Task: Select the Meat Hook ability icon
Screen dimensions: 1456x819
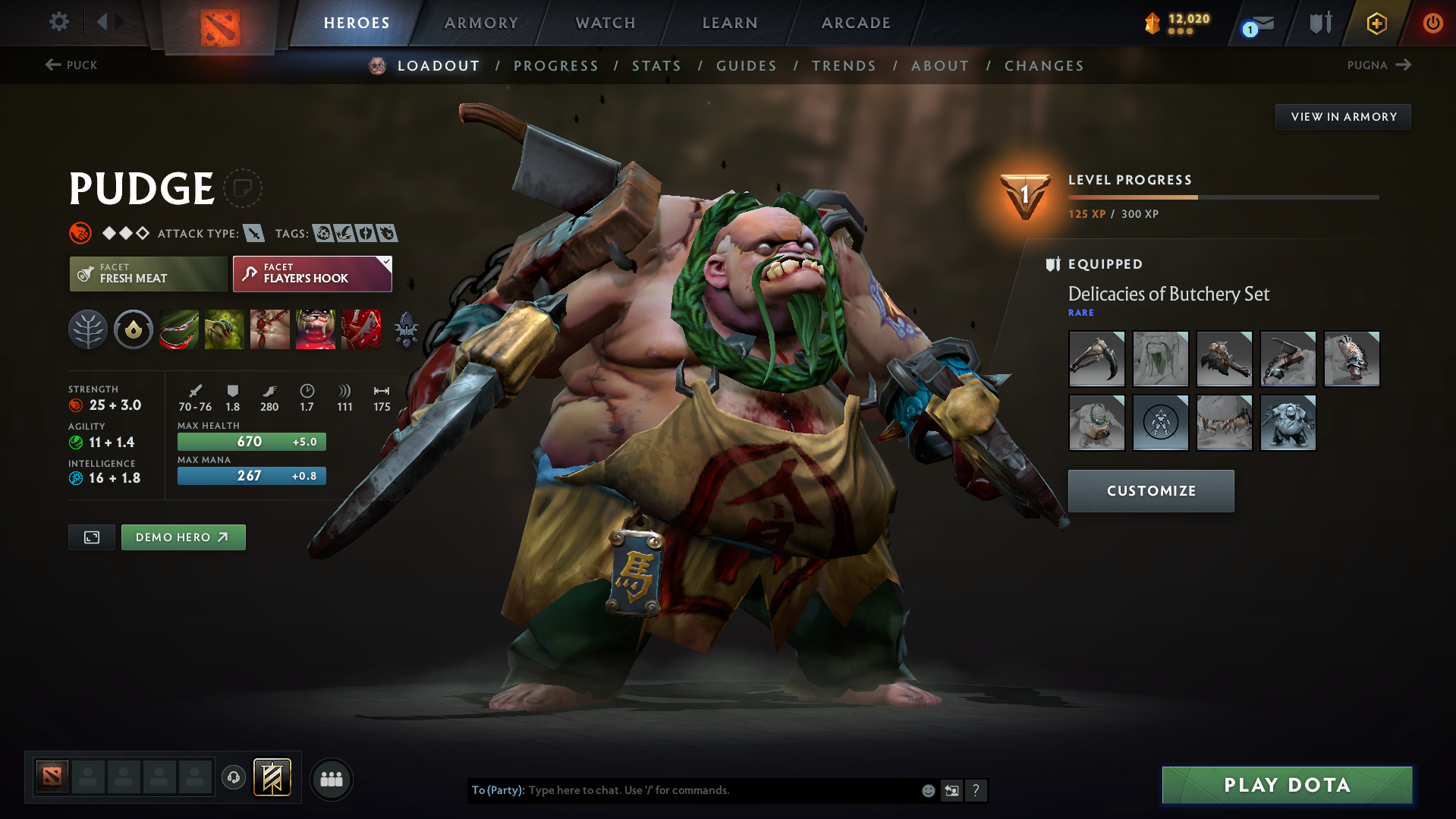Action: pyautogui.click(x=179, y=329)
